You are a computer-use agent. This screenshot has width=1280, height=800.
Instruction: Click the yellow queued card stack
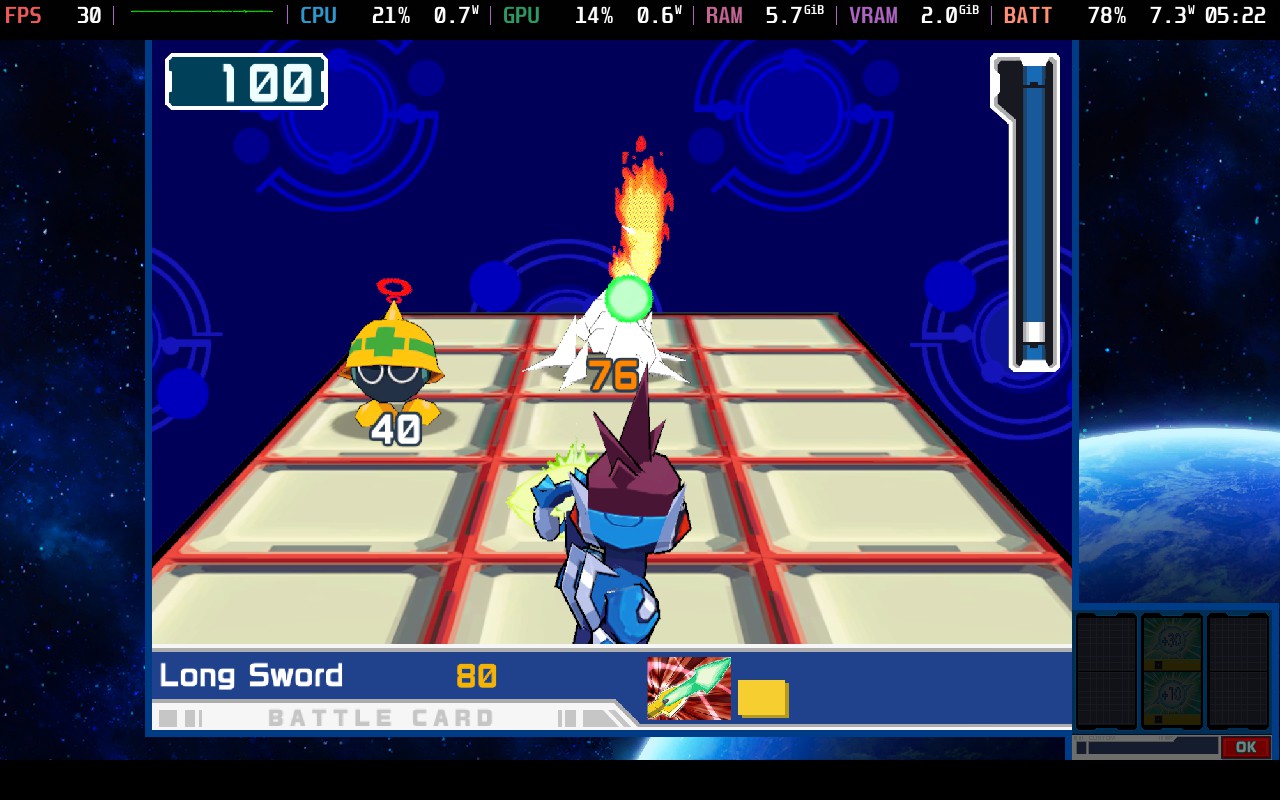[763, 698]
